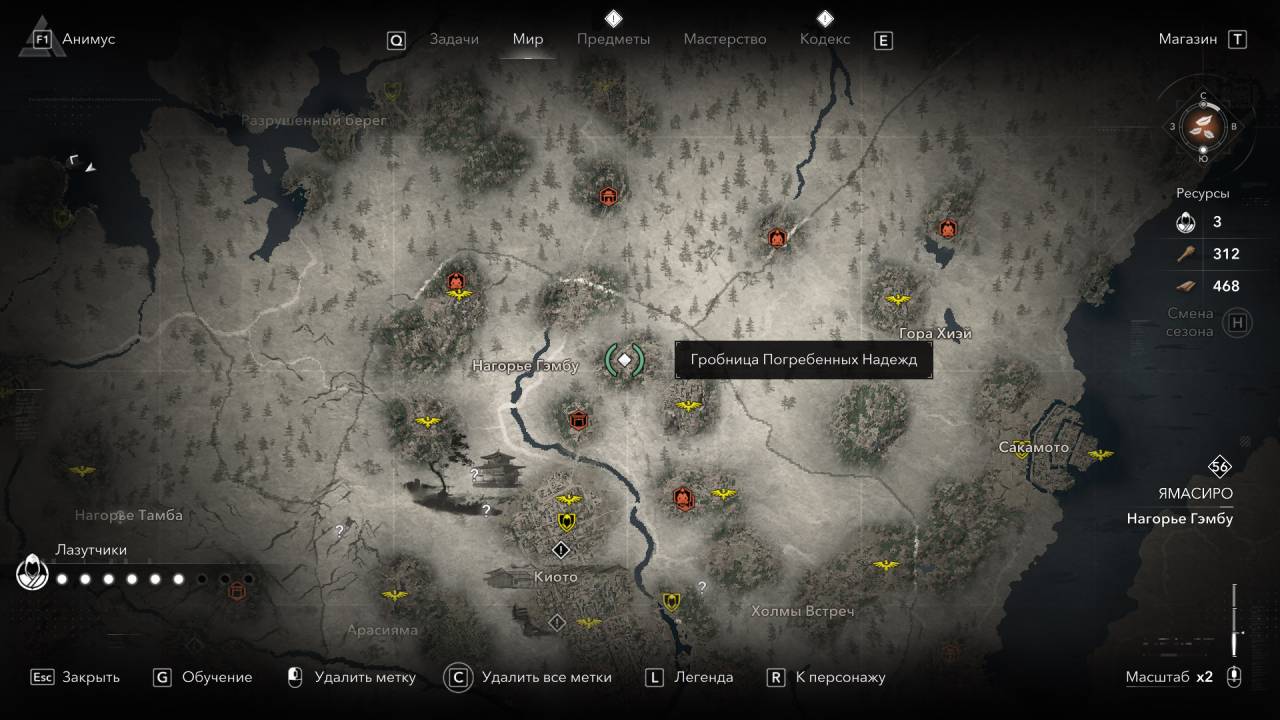Click Удалить все метки

(x=545, y=677)
